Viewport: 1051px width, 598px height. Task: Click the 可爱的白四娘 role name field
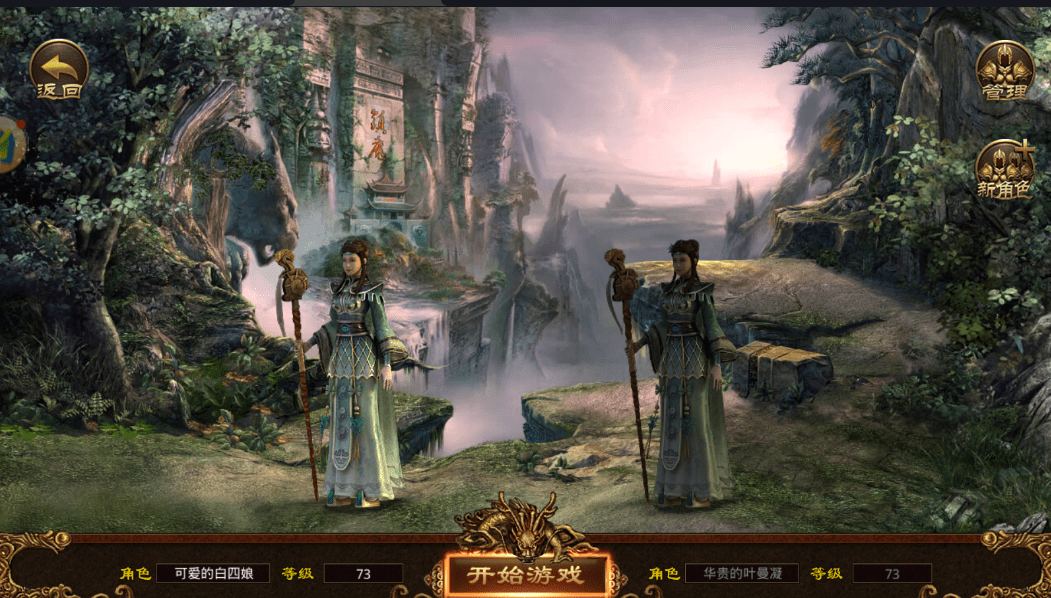(213, 573)
